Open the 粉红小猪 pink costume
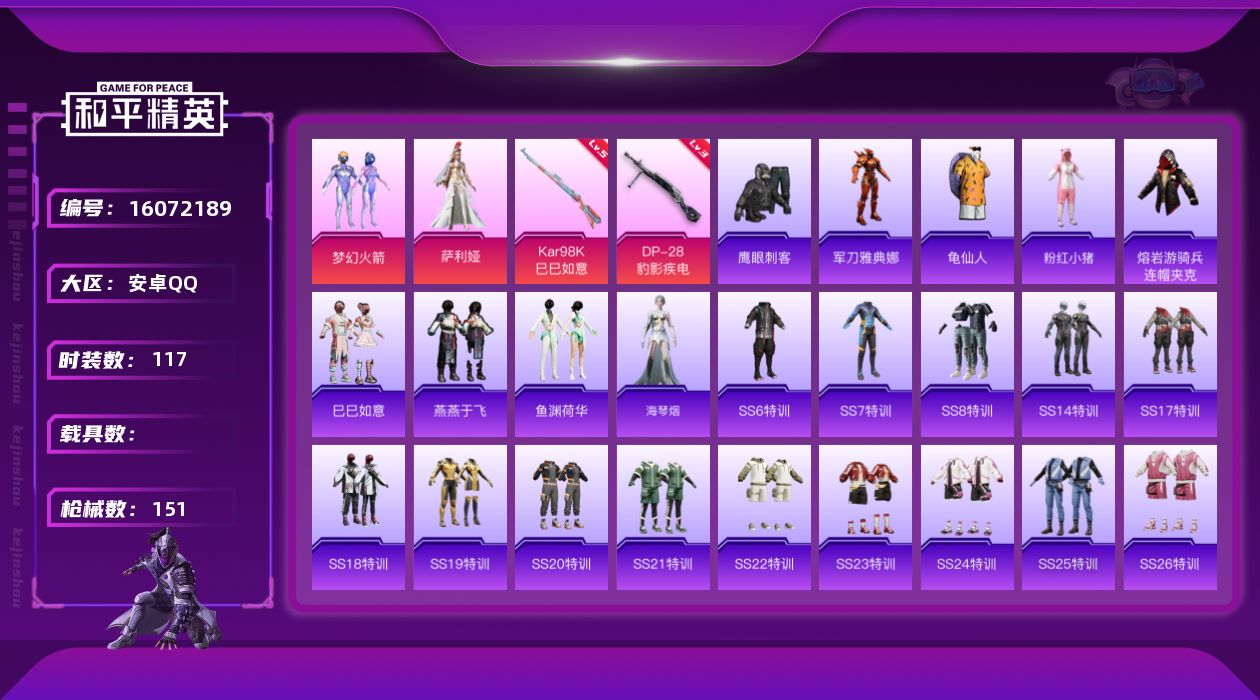 [x=1068, y=211]
